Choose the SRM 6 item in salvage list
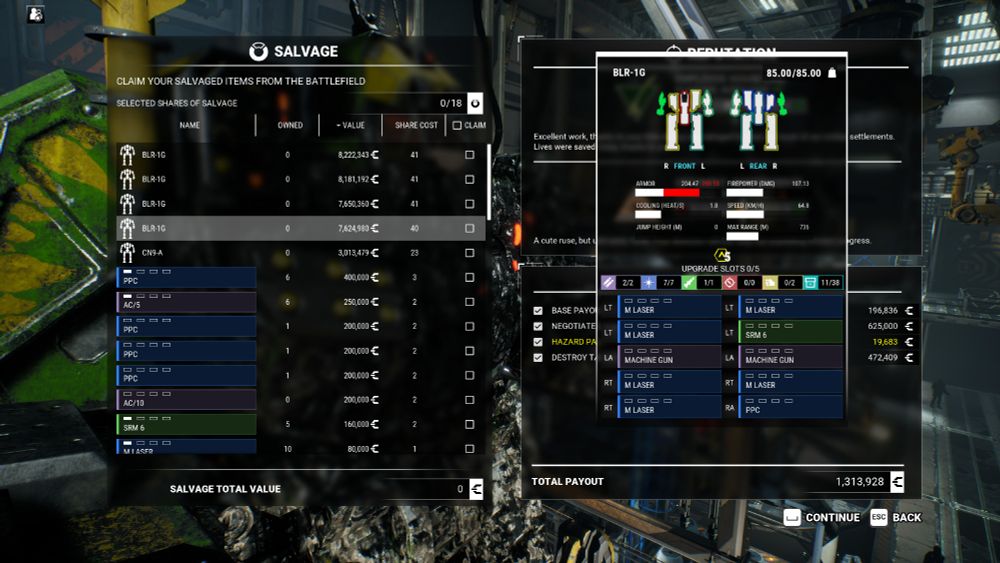The image size is (1000, 563). (x=186, y=425)
